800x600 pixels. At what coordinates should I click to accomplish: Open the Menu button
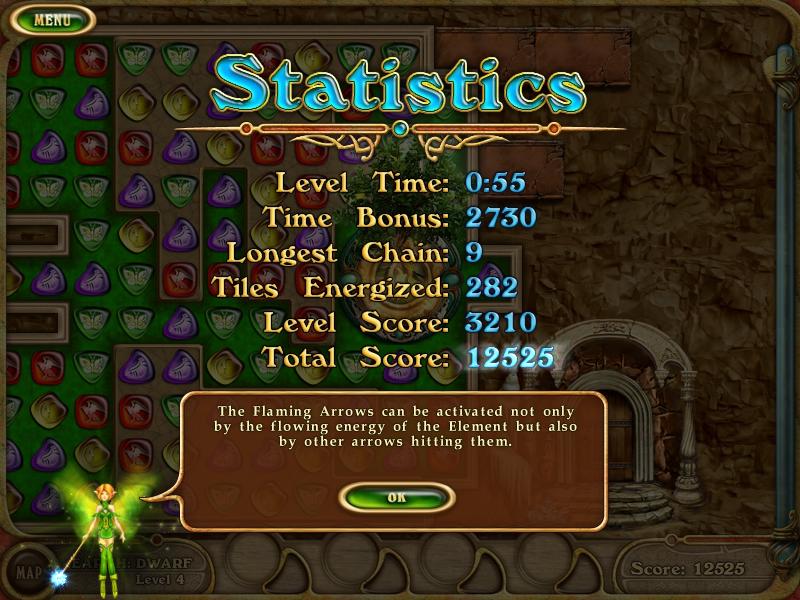point(51,19)
